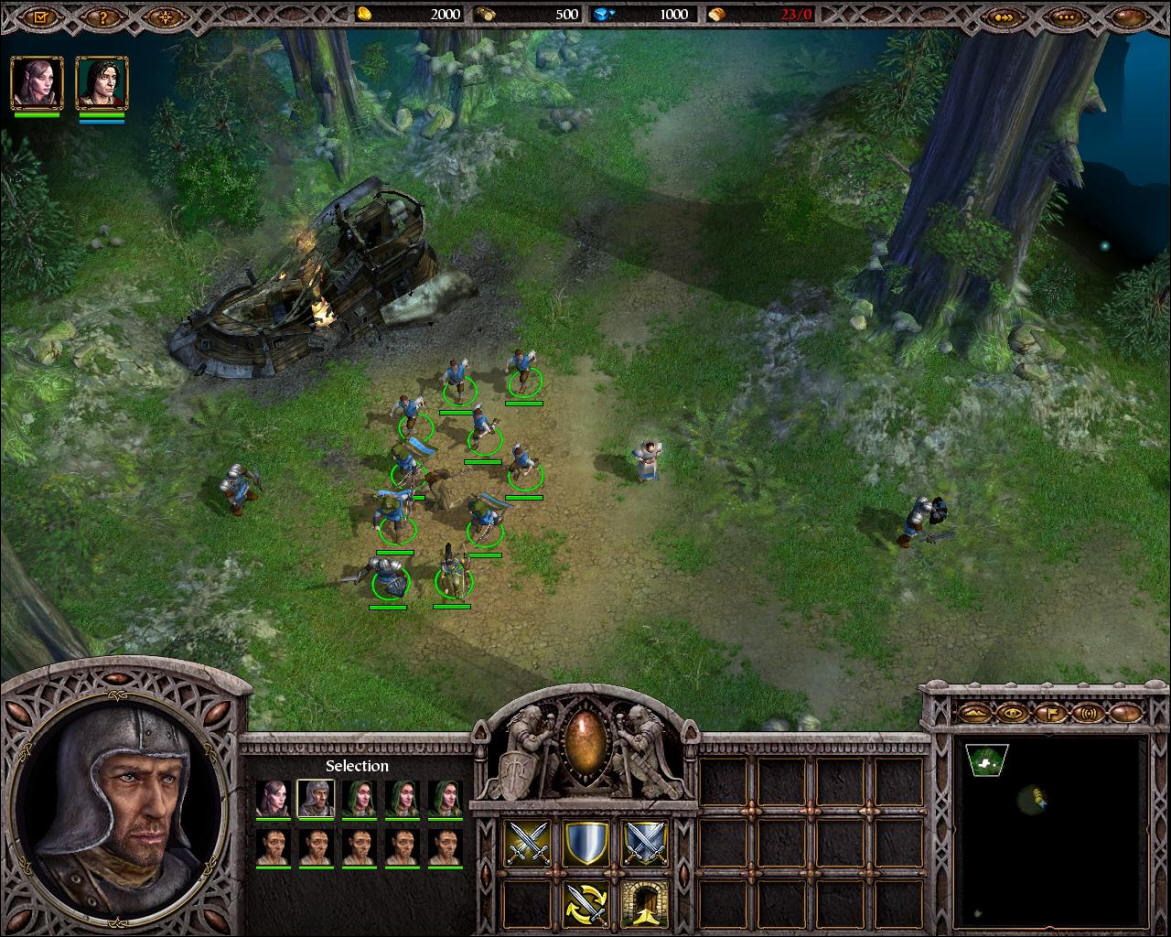This screenshot has height=937, width=1171.
Task: Toggle the minimap eye visibility button
Action: [1013, 712]
